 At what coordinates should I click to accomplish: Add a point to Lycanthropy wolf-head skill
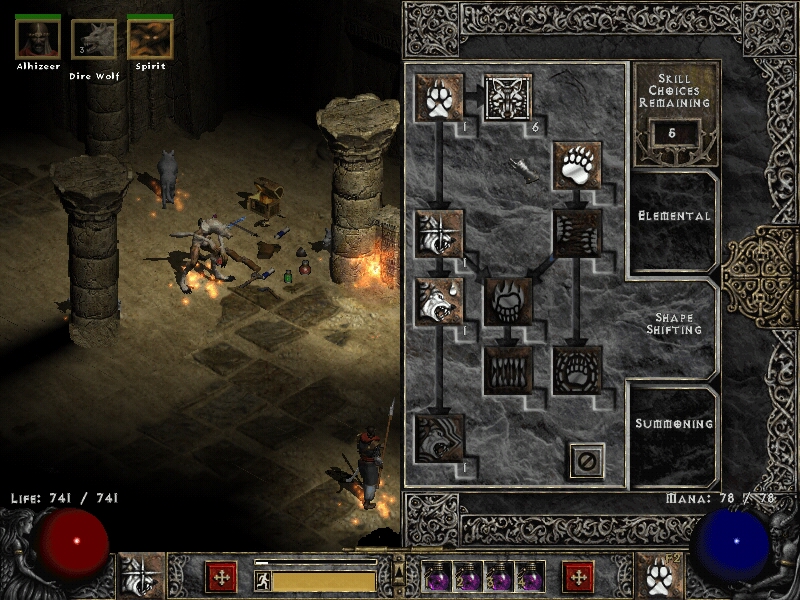pos(508,97)
